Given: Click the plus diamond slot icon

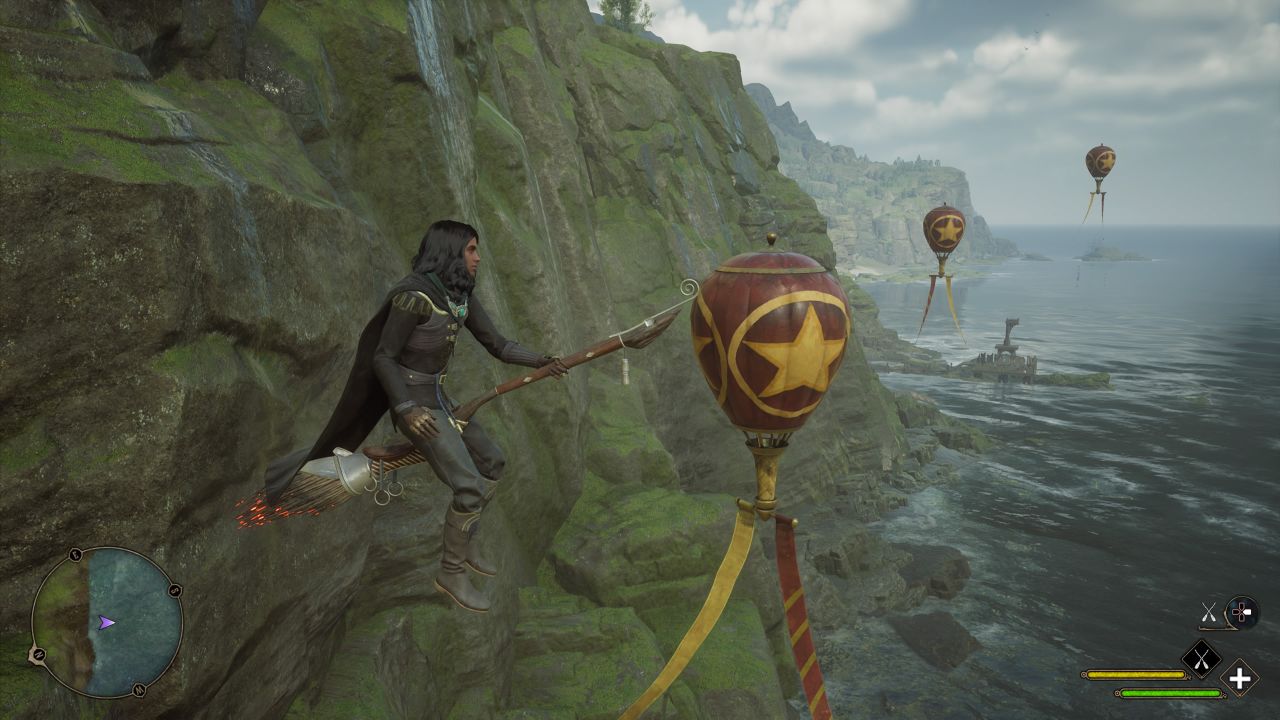Looking at the screenshot, I should click(1240, 678).
